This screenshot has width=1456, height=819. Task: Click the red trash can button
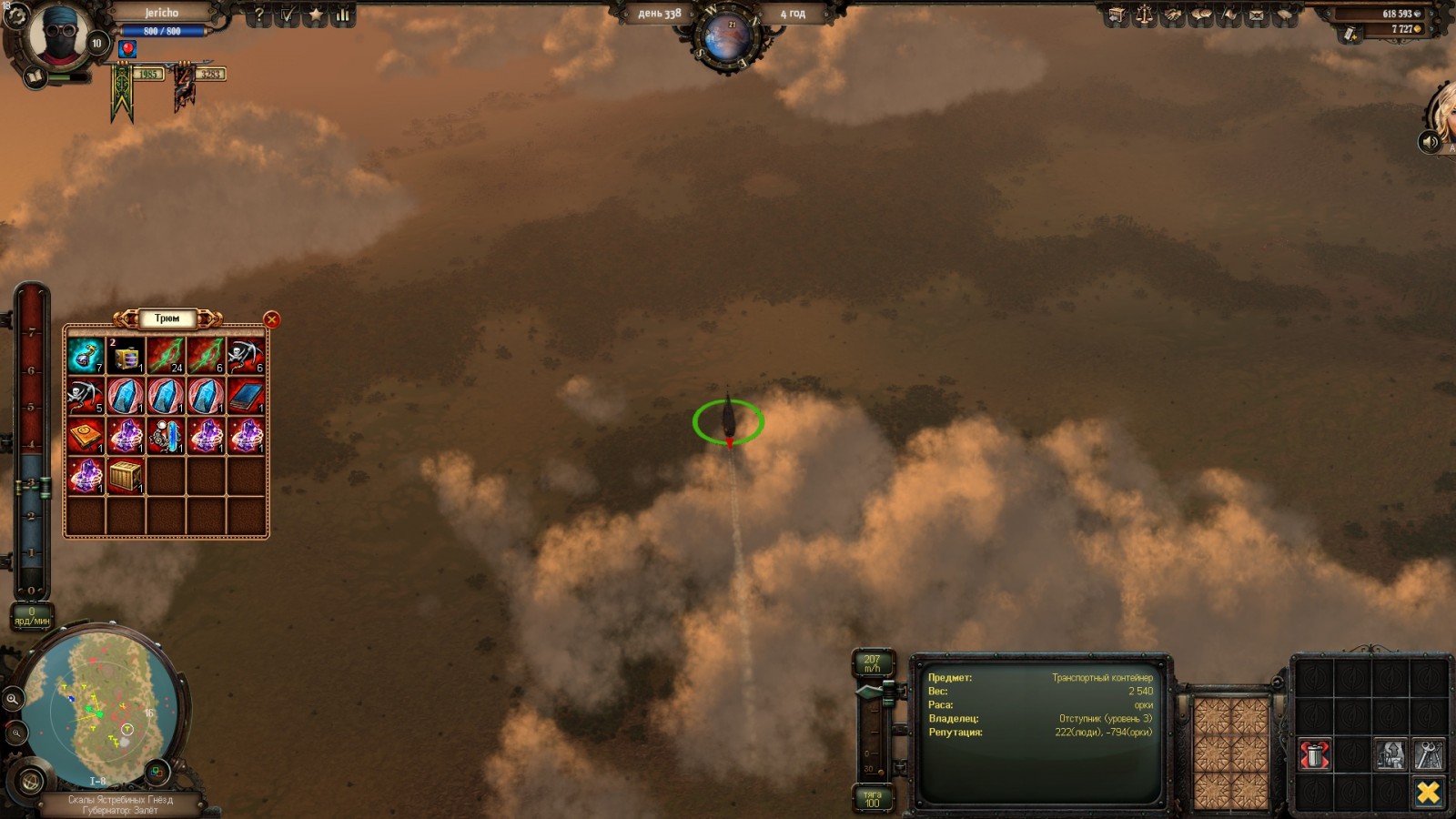[x=1314, y=755]
